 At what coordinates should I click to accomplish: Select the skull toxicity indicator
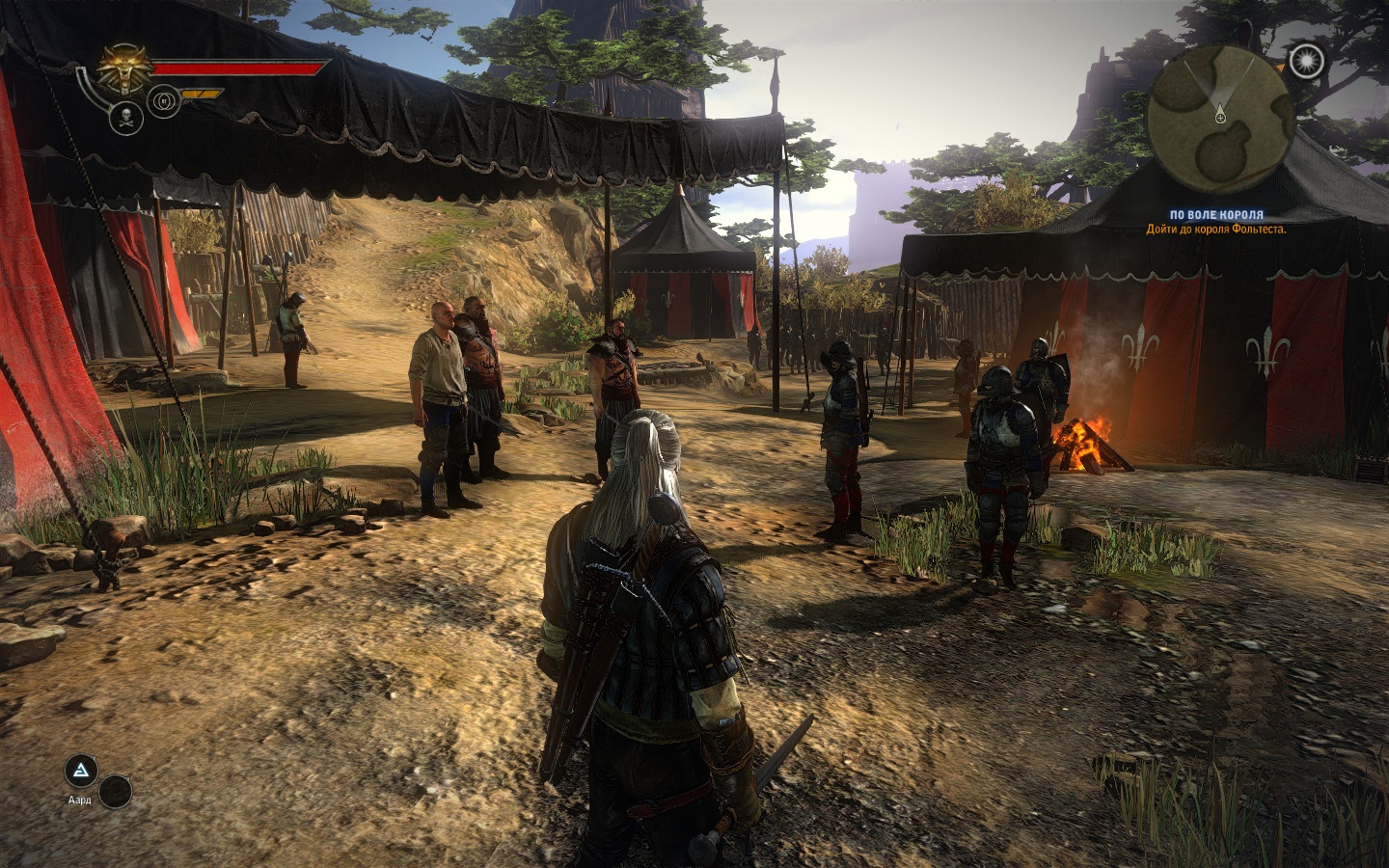click(125, 119)
